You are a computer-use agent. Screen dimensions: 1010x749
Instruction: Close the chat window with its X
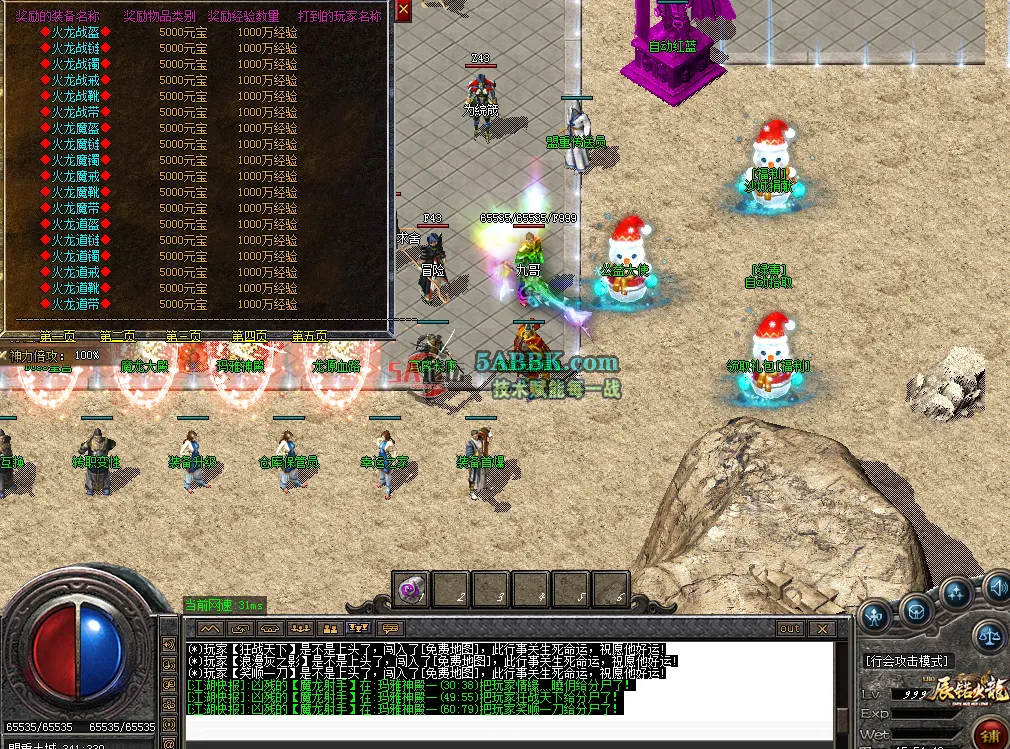click(x=822, y=629)
